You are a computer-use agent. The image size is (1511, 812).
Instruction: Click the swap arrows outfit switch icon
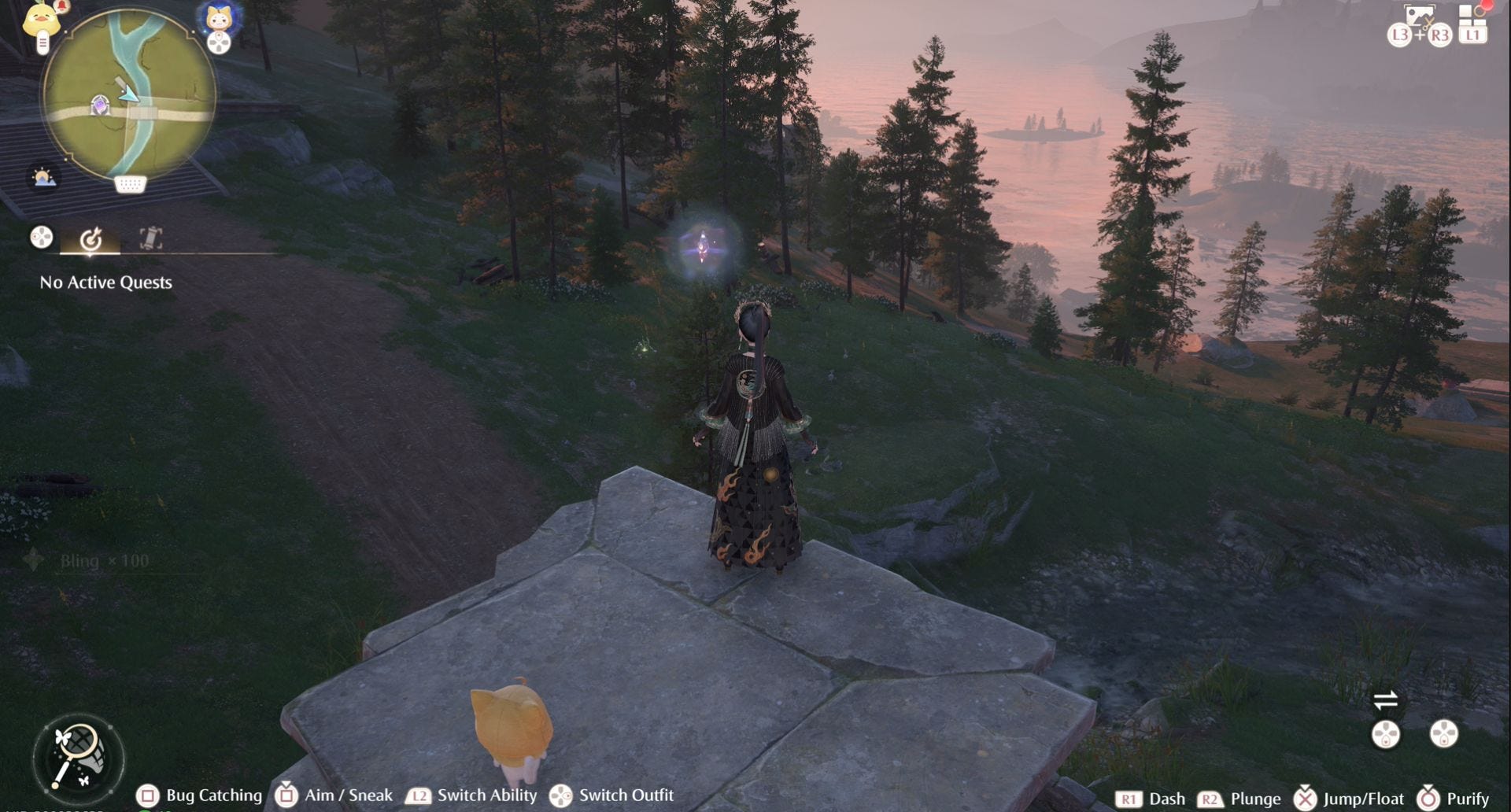[x=1385, y=699]
